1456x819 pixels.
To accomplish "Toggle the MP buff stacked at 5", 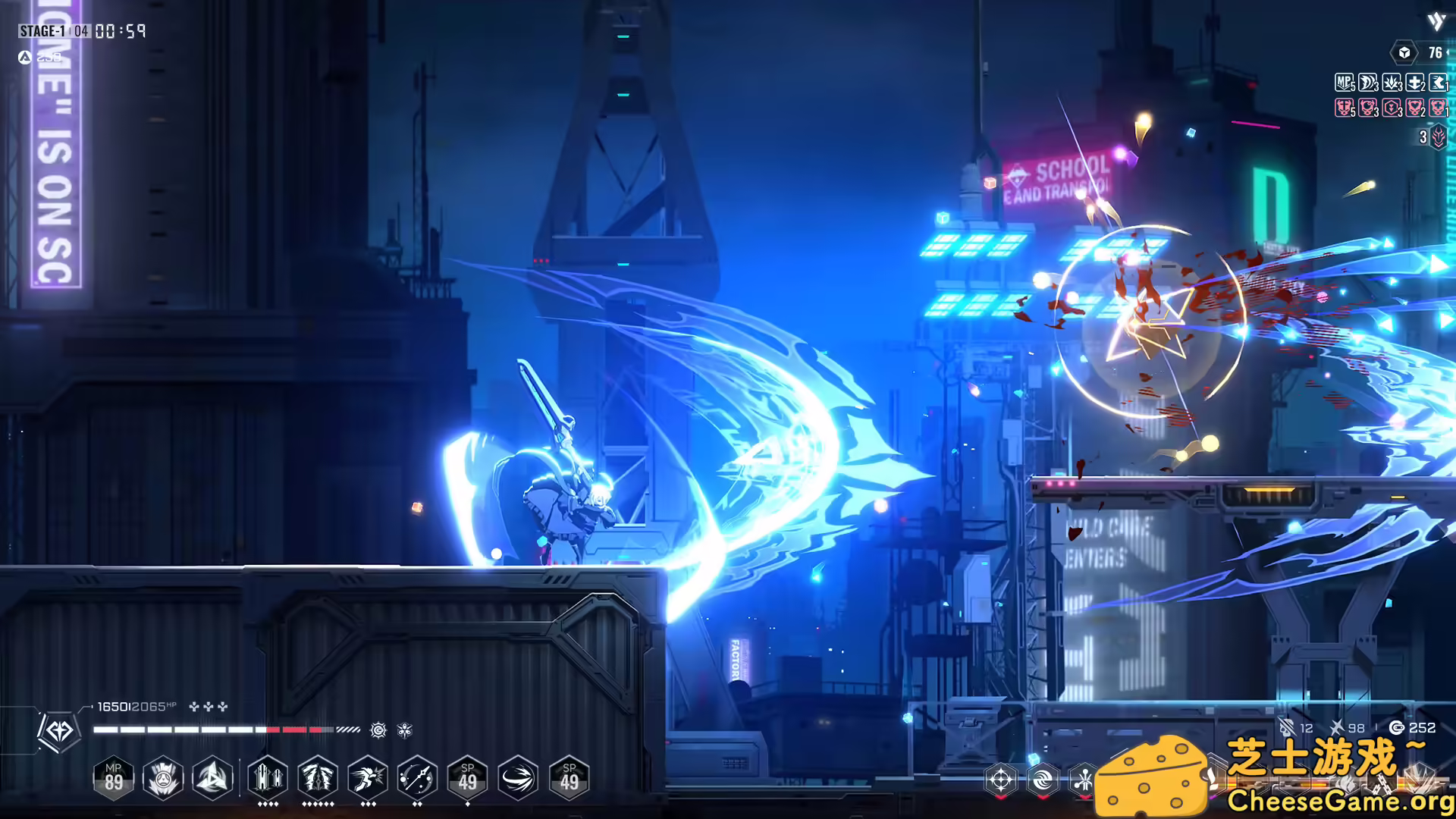I will tap(1345, 83).
